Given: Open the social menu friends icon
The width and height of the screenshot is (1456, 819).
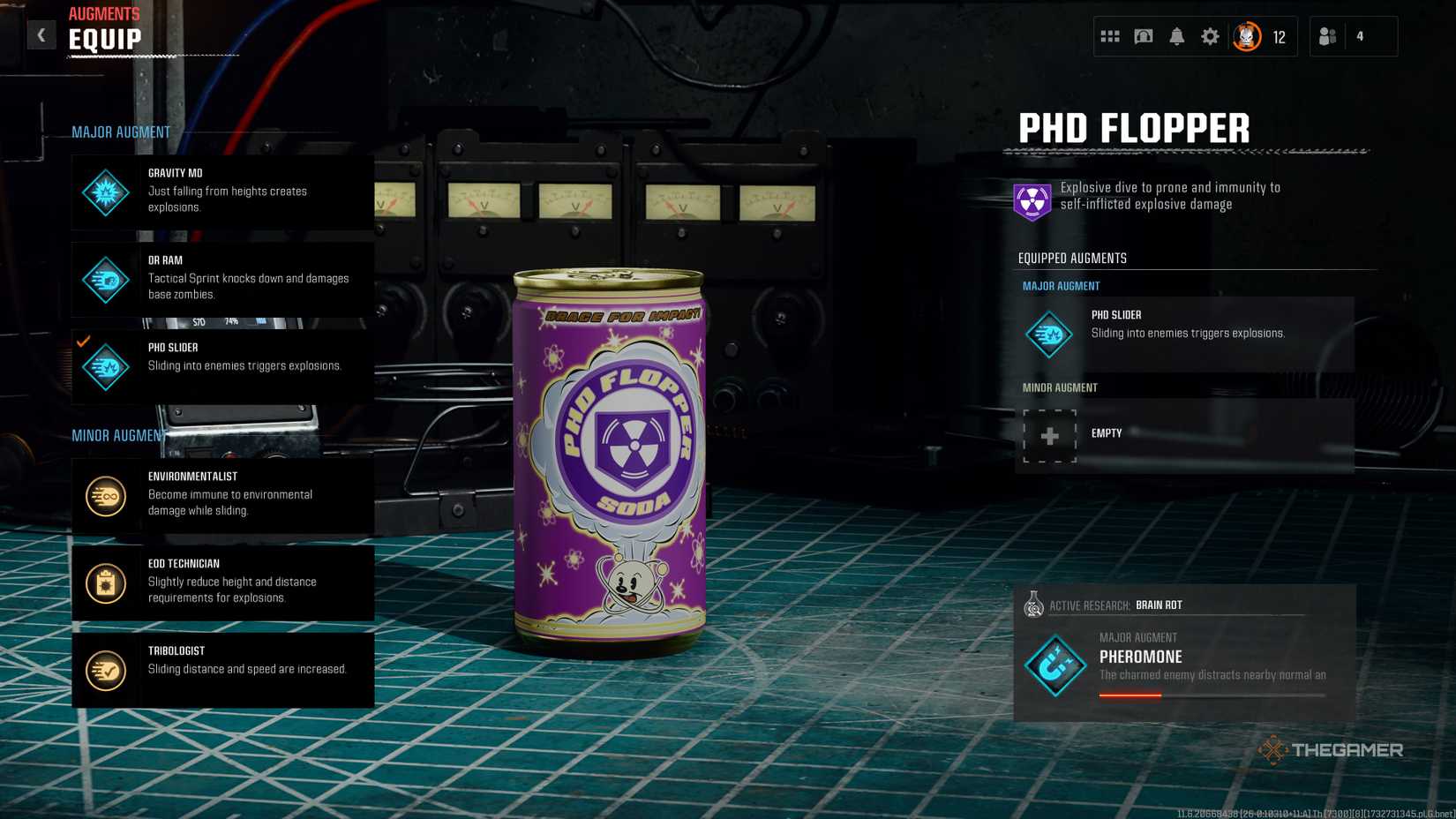Looking at the screenshot, I should (1327, 36).
